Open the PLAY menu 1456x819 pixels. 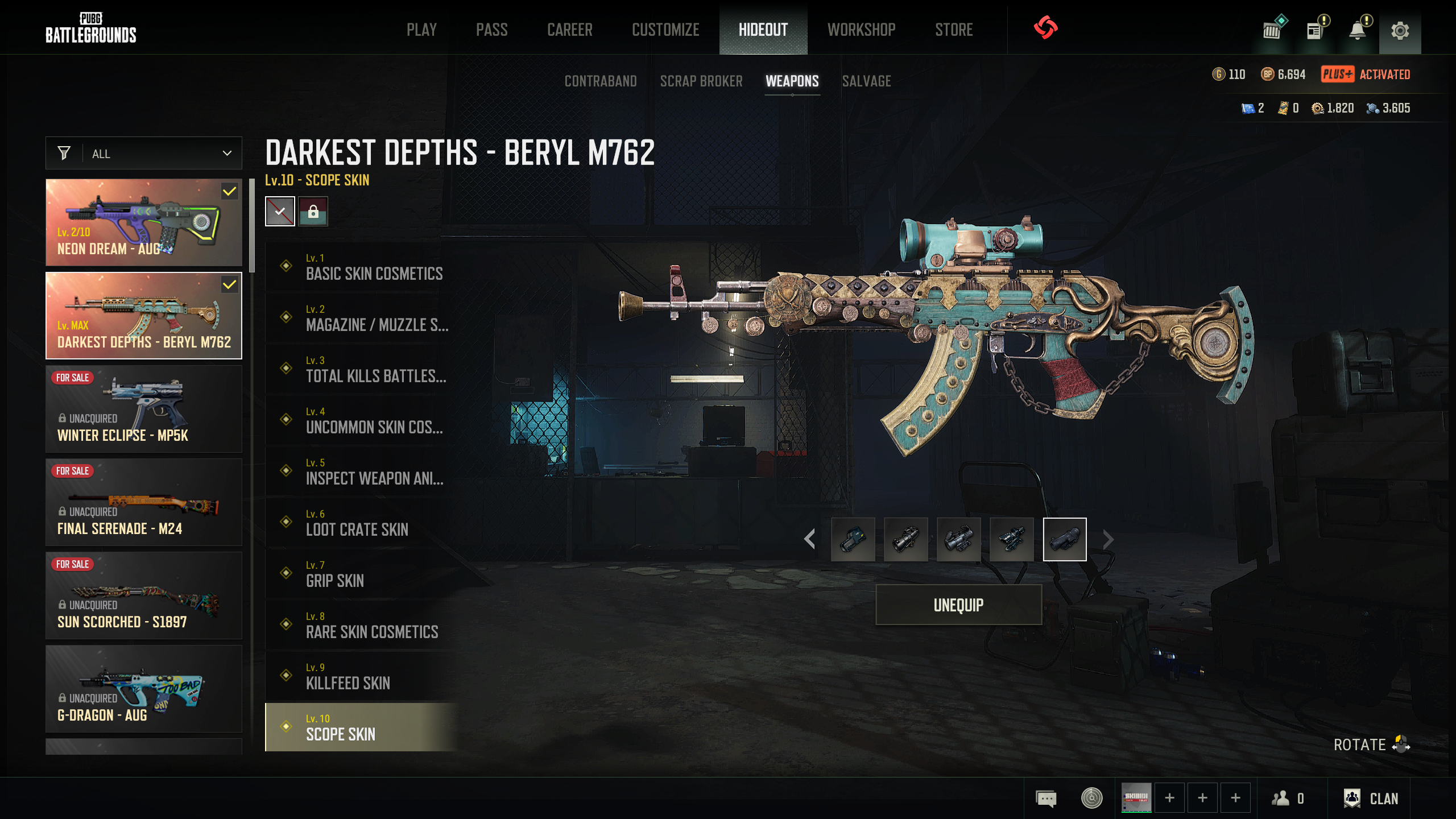tap(421, 30)
